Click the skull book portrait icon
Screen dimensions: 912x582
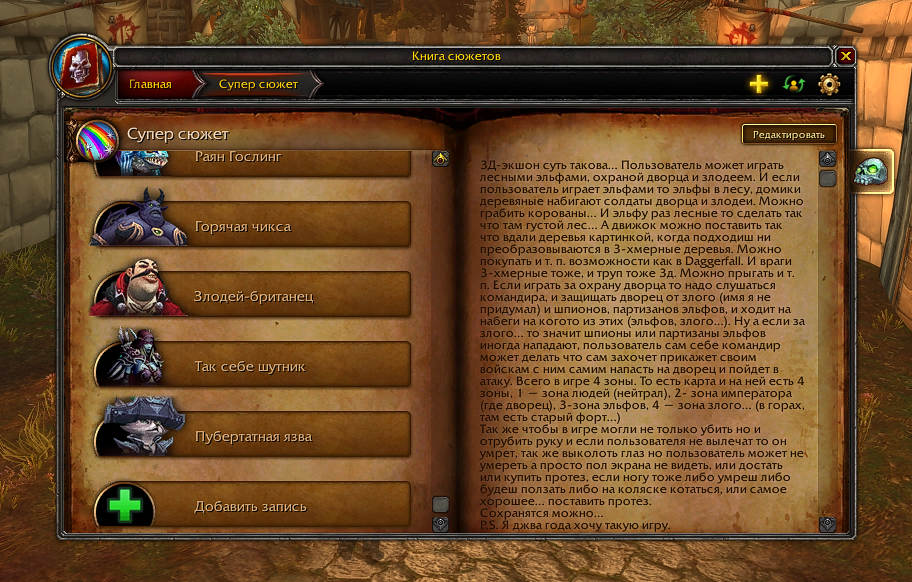[79, 66]
